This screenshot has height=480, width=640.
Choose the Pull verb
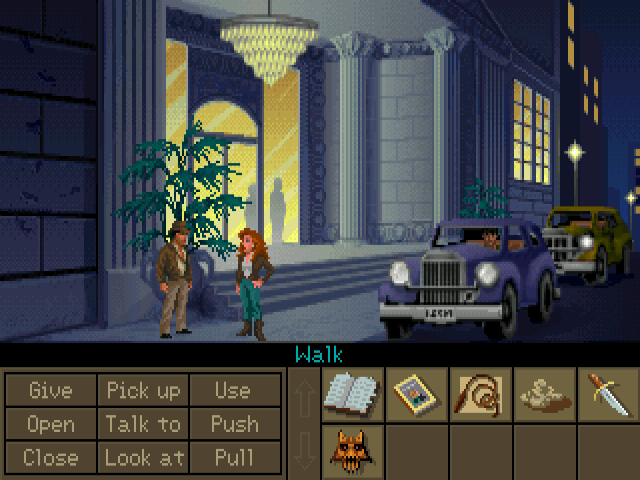point(232,458)
